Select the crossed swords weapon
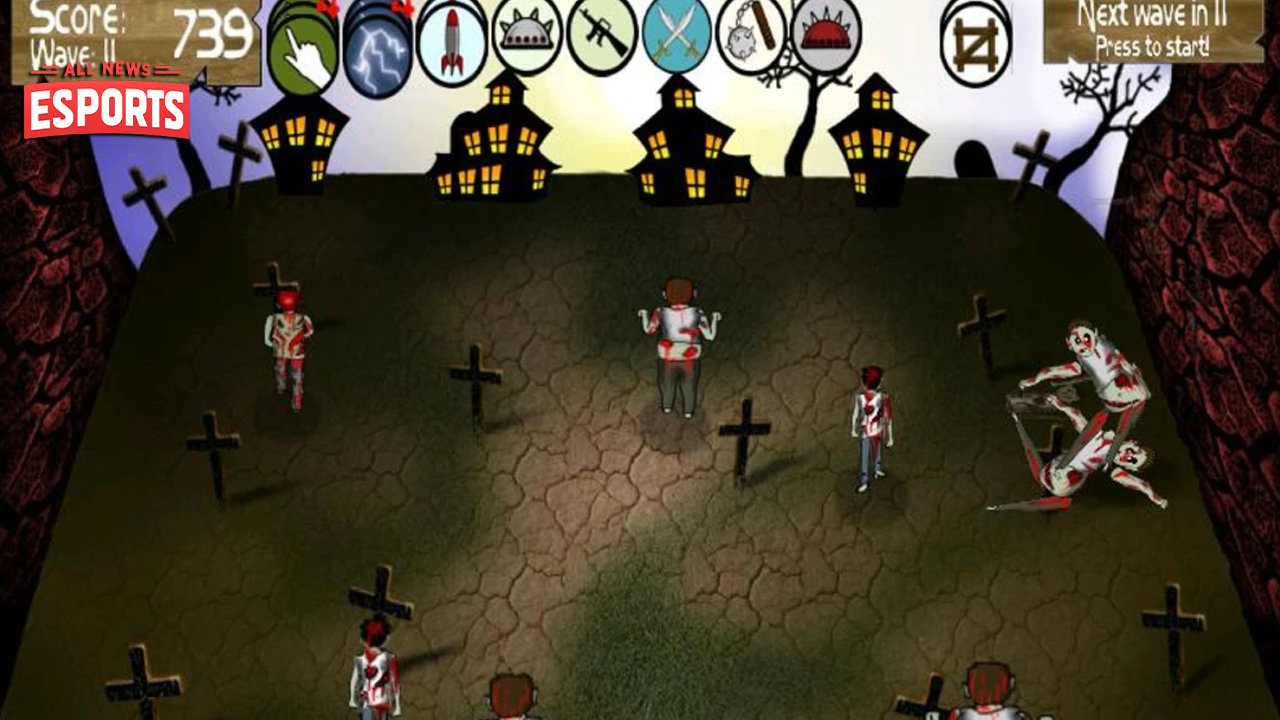Screen dimensions: 1280x720 pyautogui.click(x=677, y=37)
